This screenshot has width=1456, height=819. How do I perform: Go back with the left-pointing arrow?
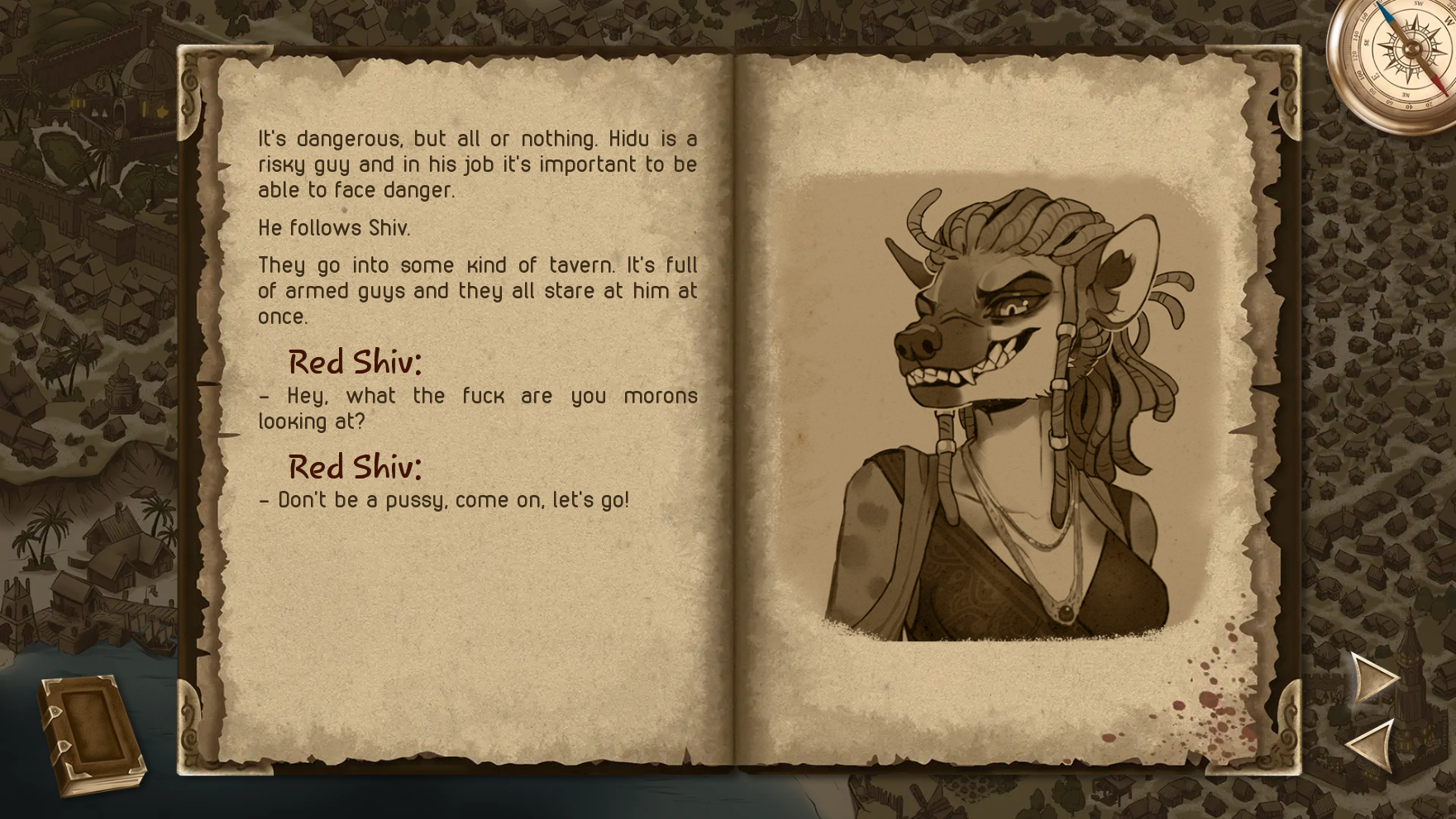tap(1372, 745)
